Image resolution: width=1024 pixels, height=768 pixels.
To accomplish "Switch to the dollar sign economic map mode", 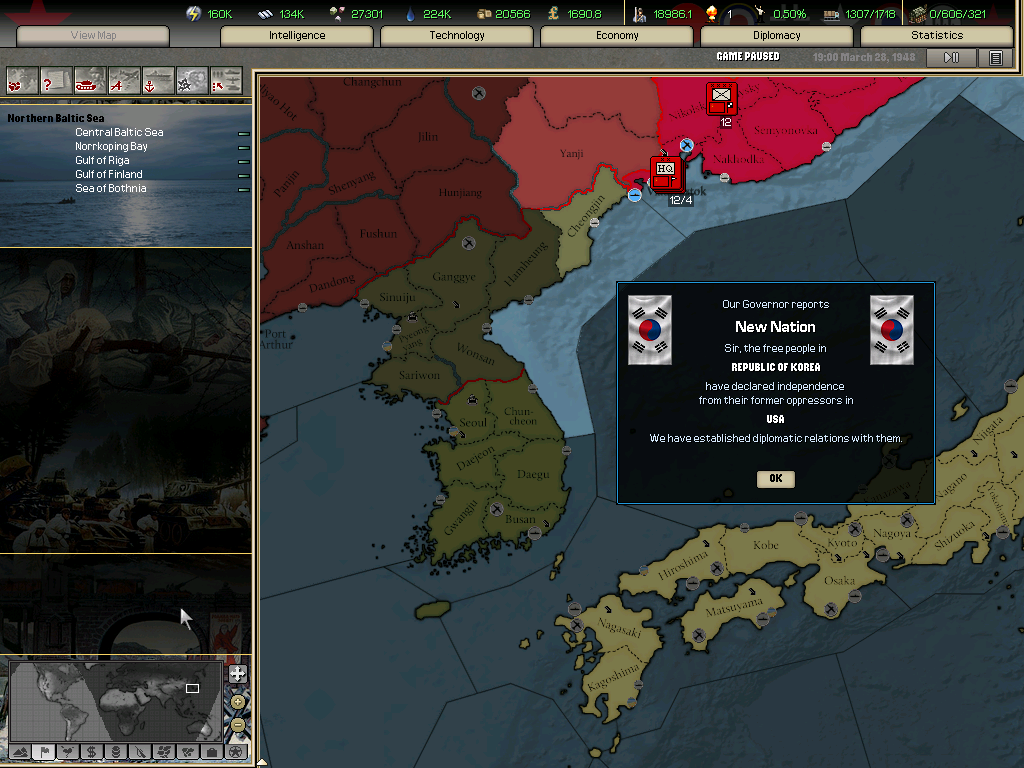I will pos(91,751).
